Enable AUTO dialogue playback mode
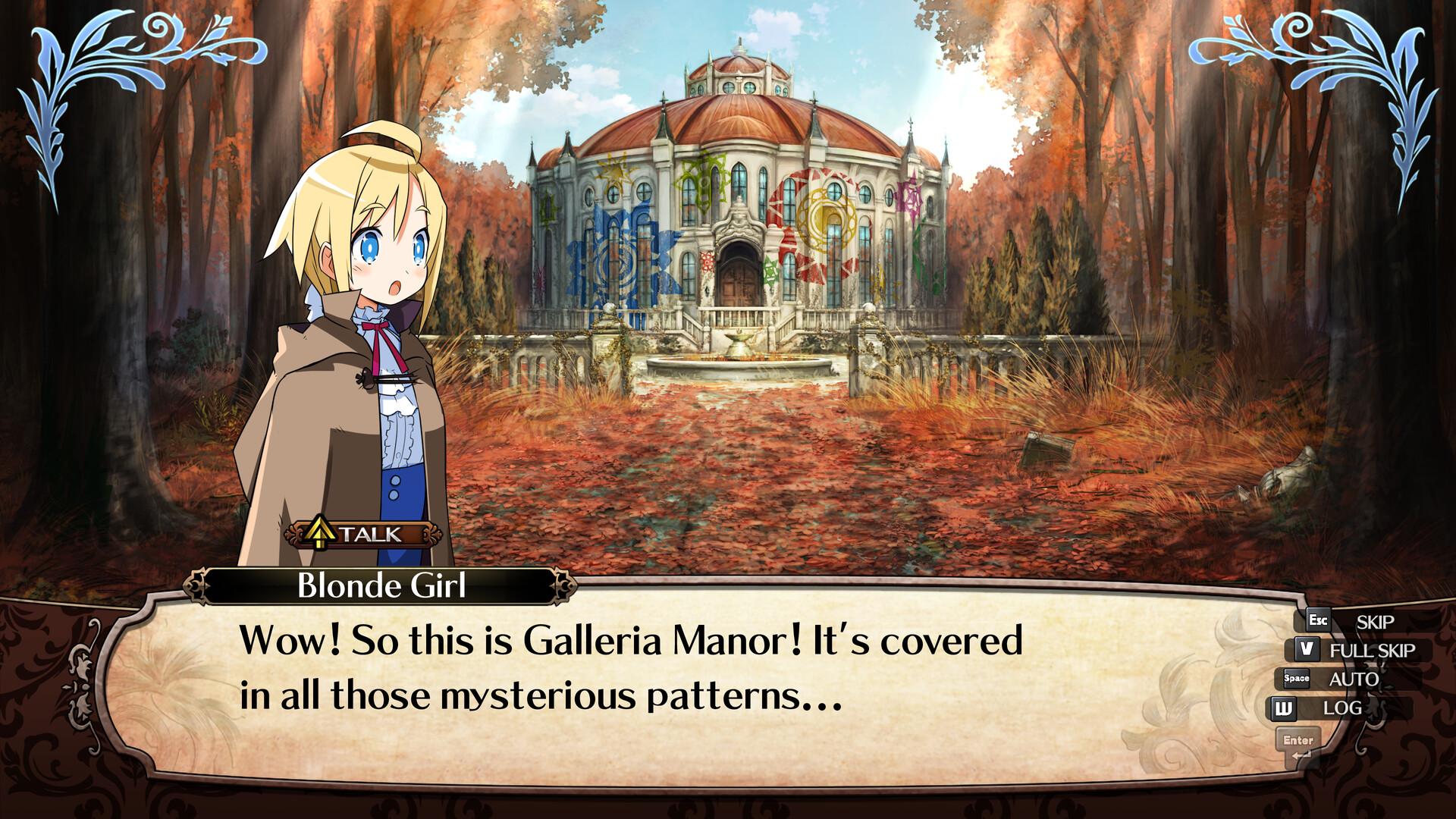 [x=1354, y=679]
